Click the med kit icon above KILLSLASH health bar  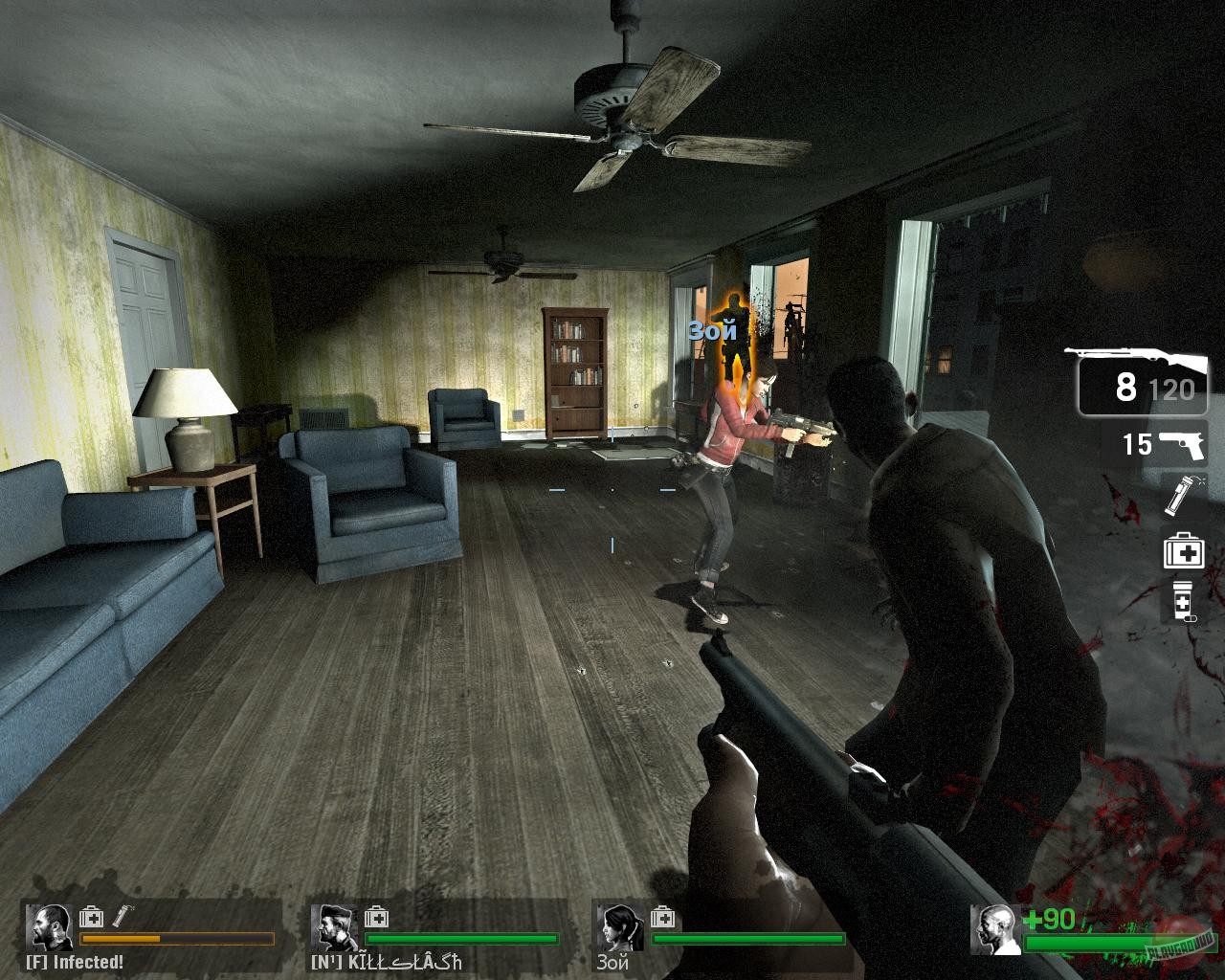tap(376, 917)
